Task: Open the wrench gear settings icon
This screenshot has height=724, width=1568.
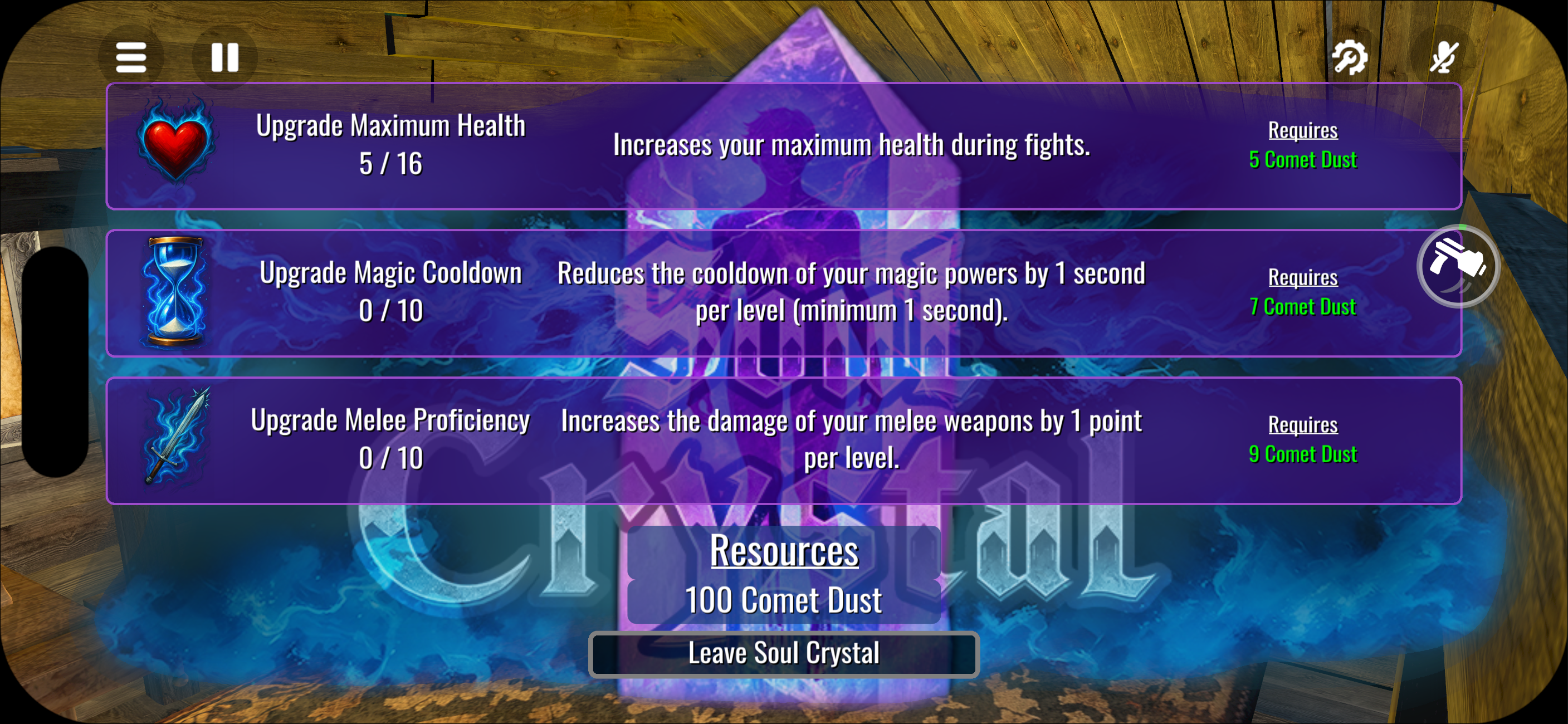Action: 1350,58
